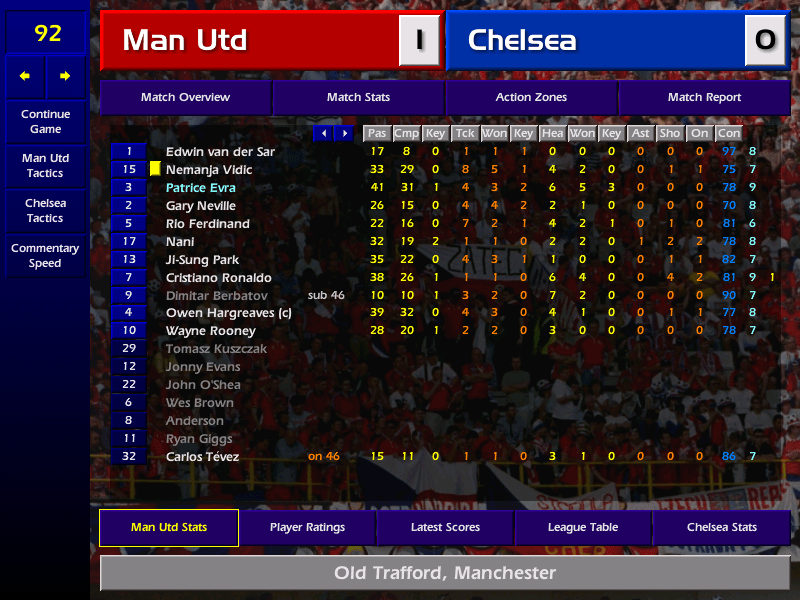Select Cristiano Ronaldo in player list

[x=218, y=278]
